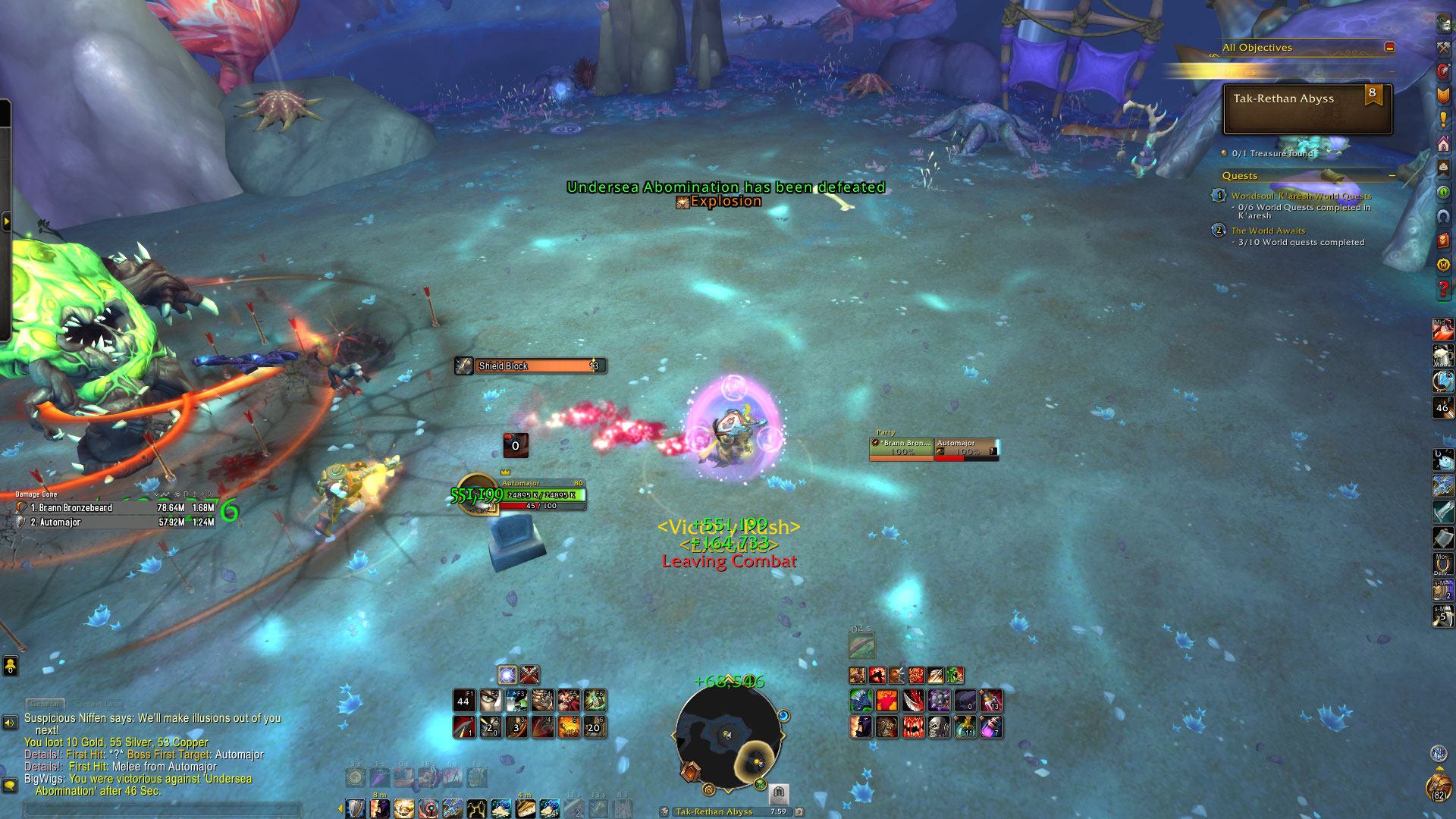Minimize the All Objectives tracker
The height and width of the screenshot is (819, 1456).
[x=1389, y=47]
